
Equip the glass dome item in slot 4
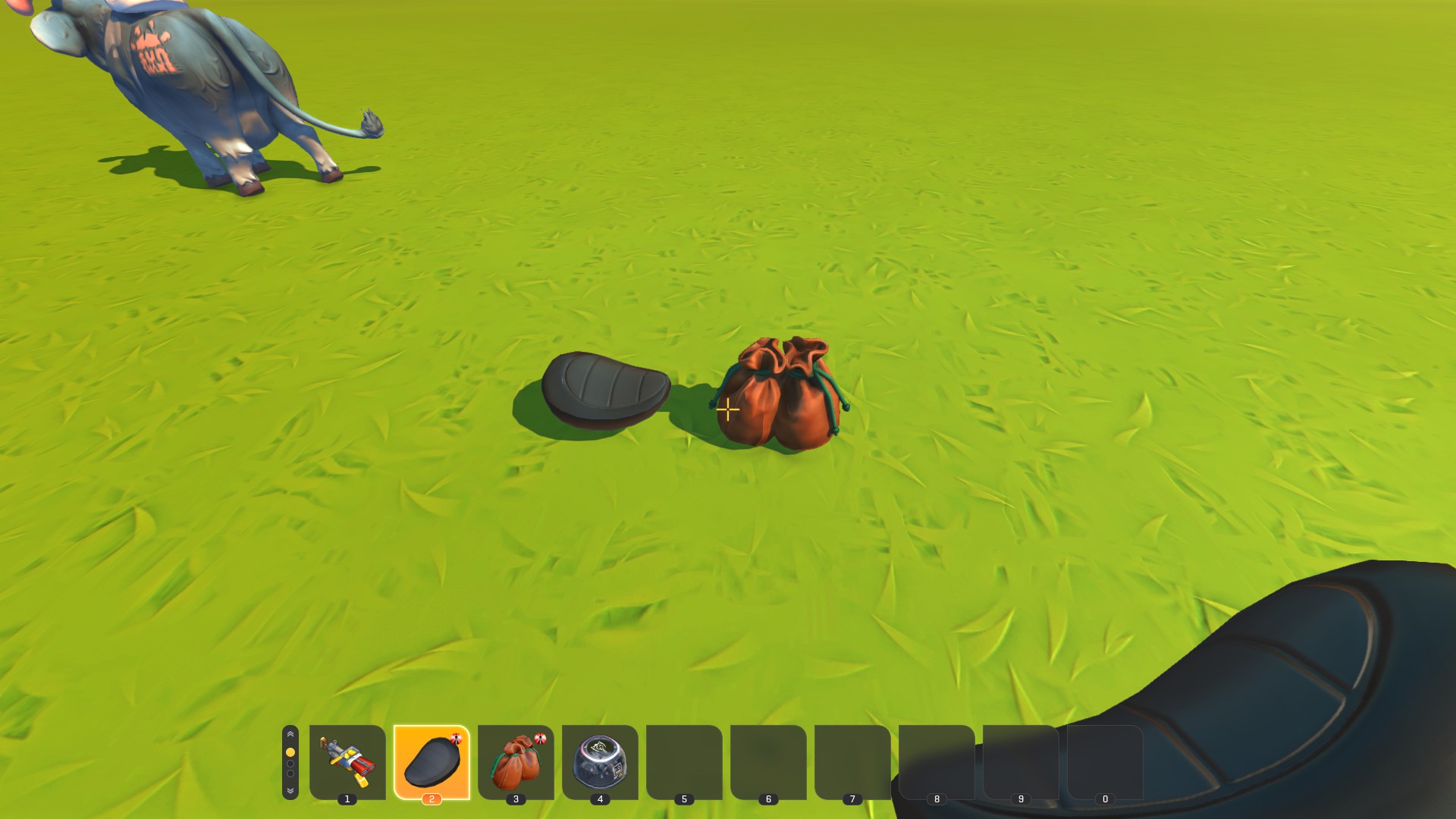point(600,761)
